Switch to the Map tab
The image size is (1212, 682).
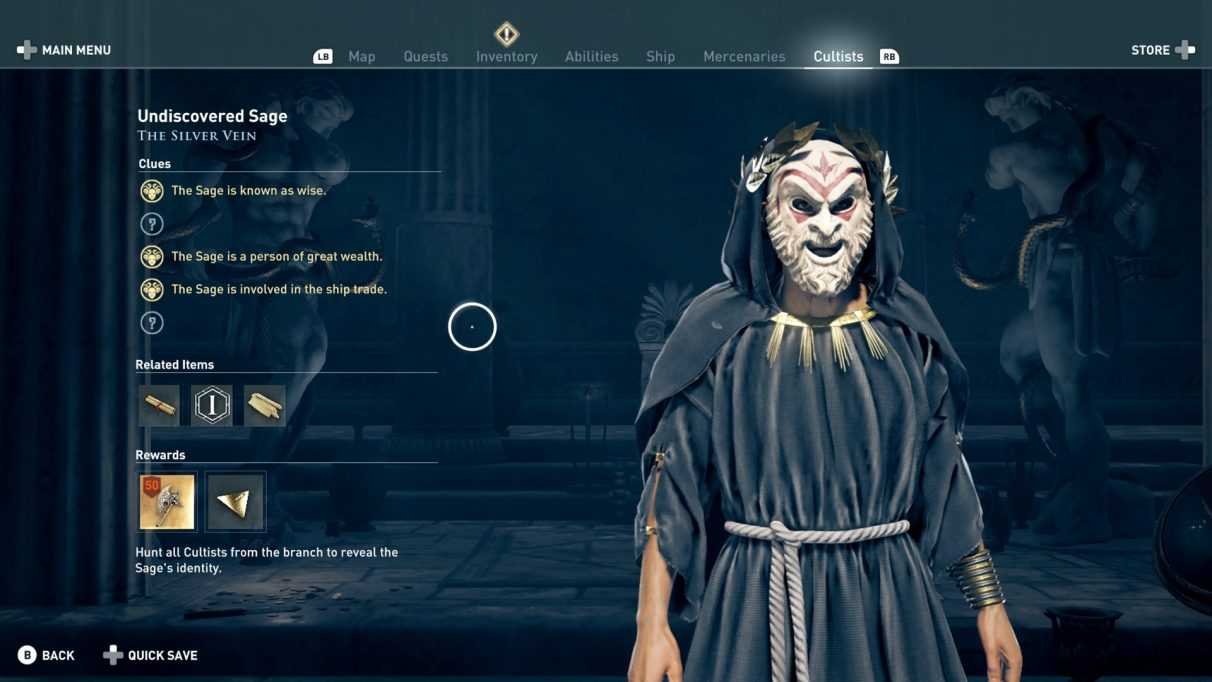361,57
